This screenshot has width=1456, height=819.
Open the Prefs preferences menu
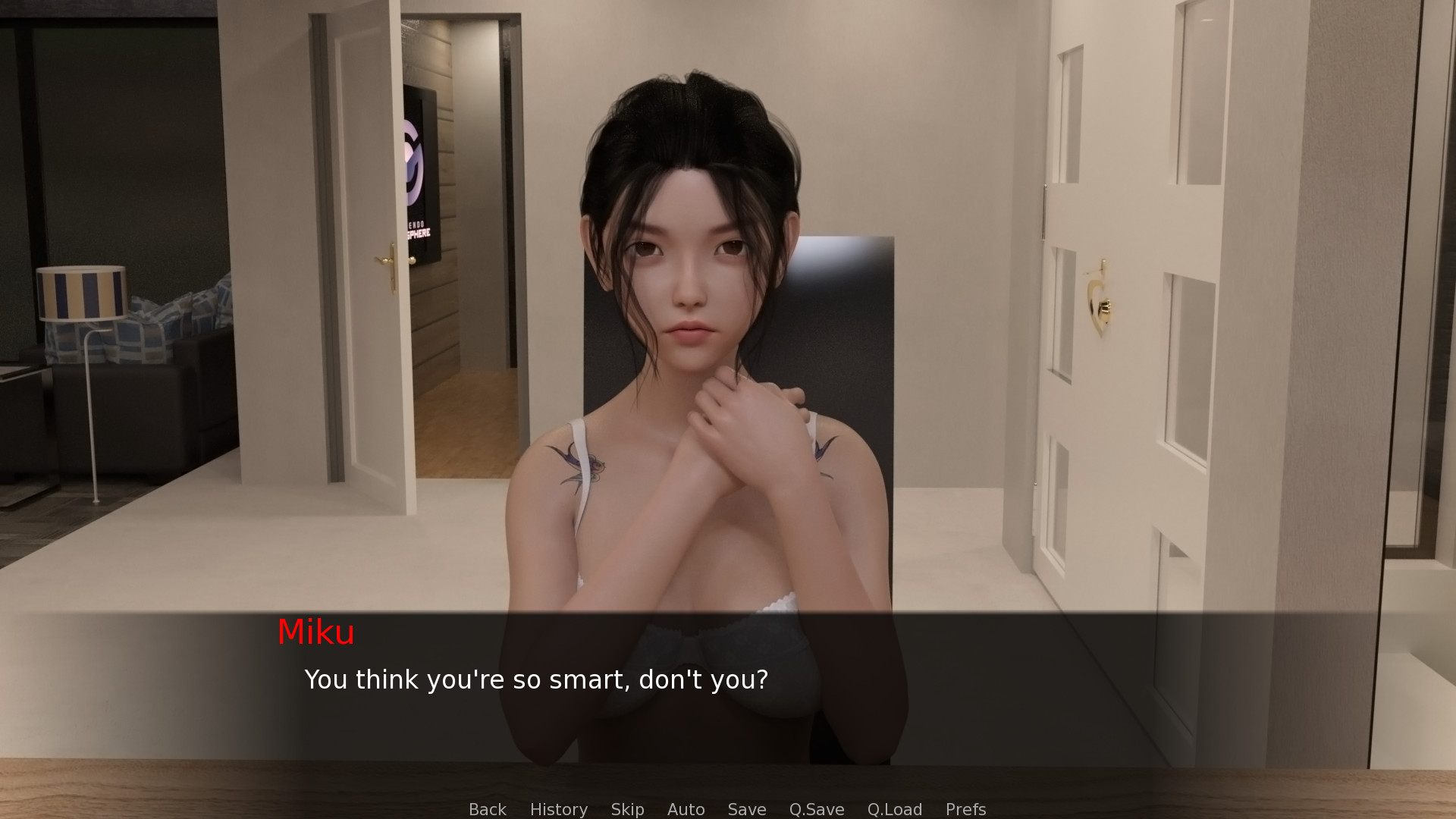pos(965,809)
